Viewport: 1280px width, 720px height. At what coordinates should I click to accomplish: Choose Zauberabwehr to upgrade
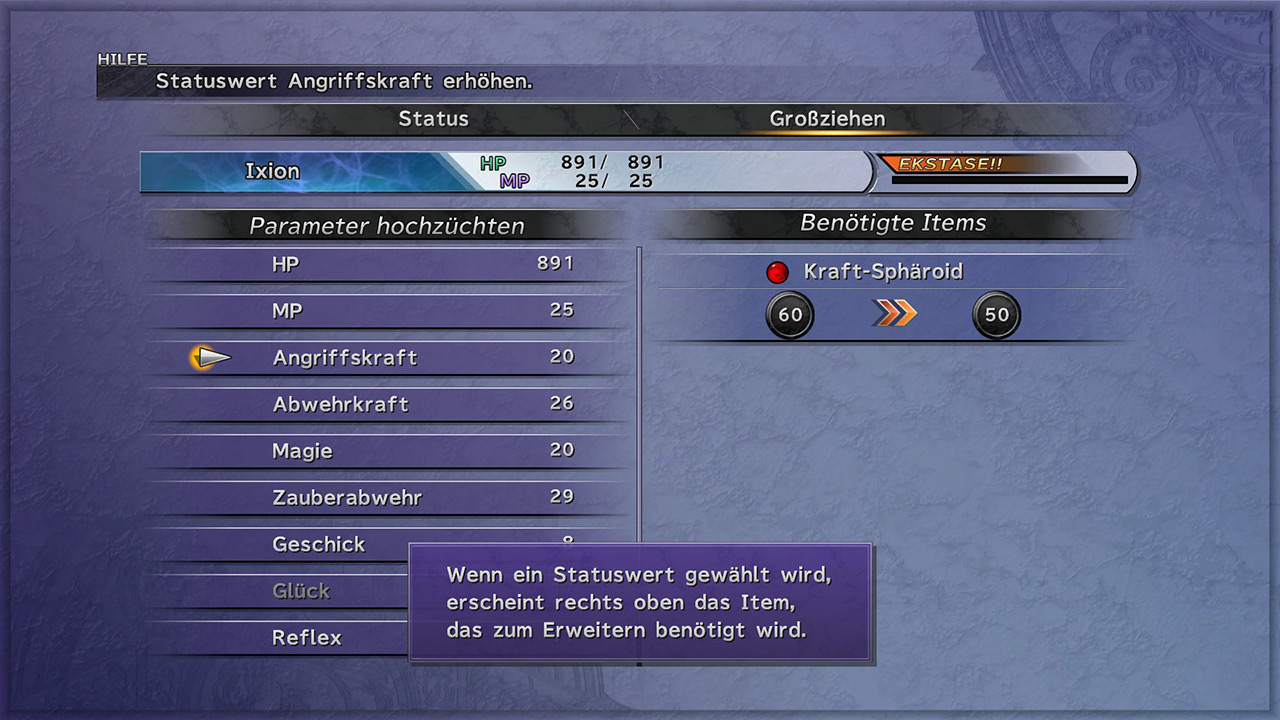(x=390, y=497)
